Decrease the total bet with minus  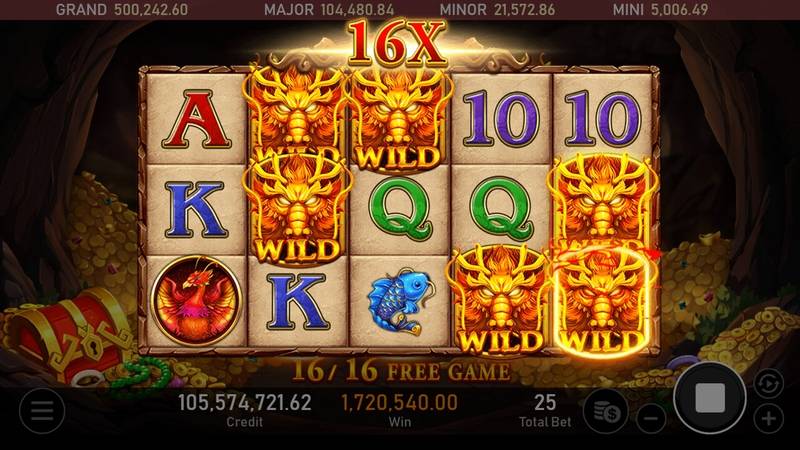pos(651,416)
